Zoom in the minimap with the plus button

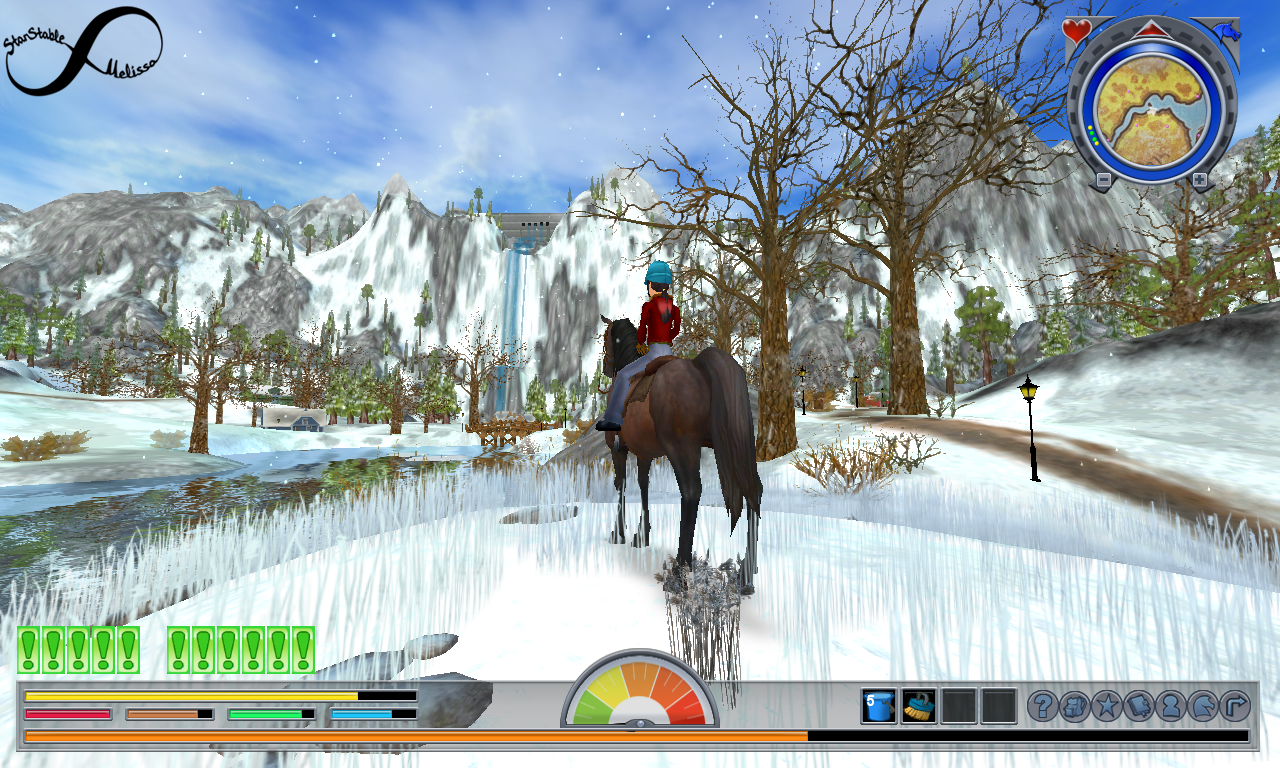click(x=1198, y=178)
